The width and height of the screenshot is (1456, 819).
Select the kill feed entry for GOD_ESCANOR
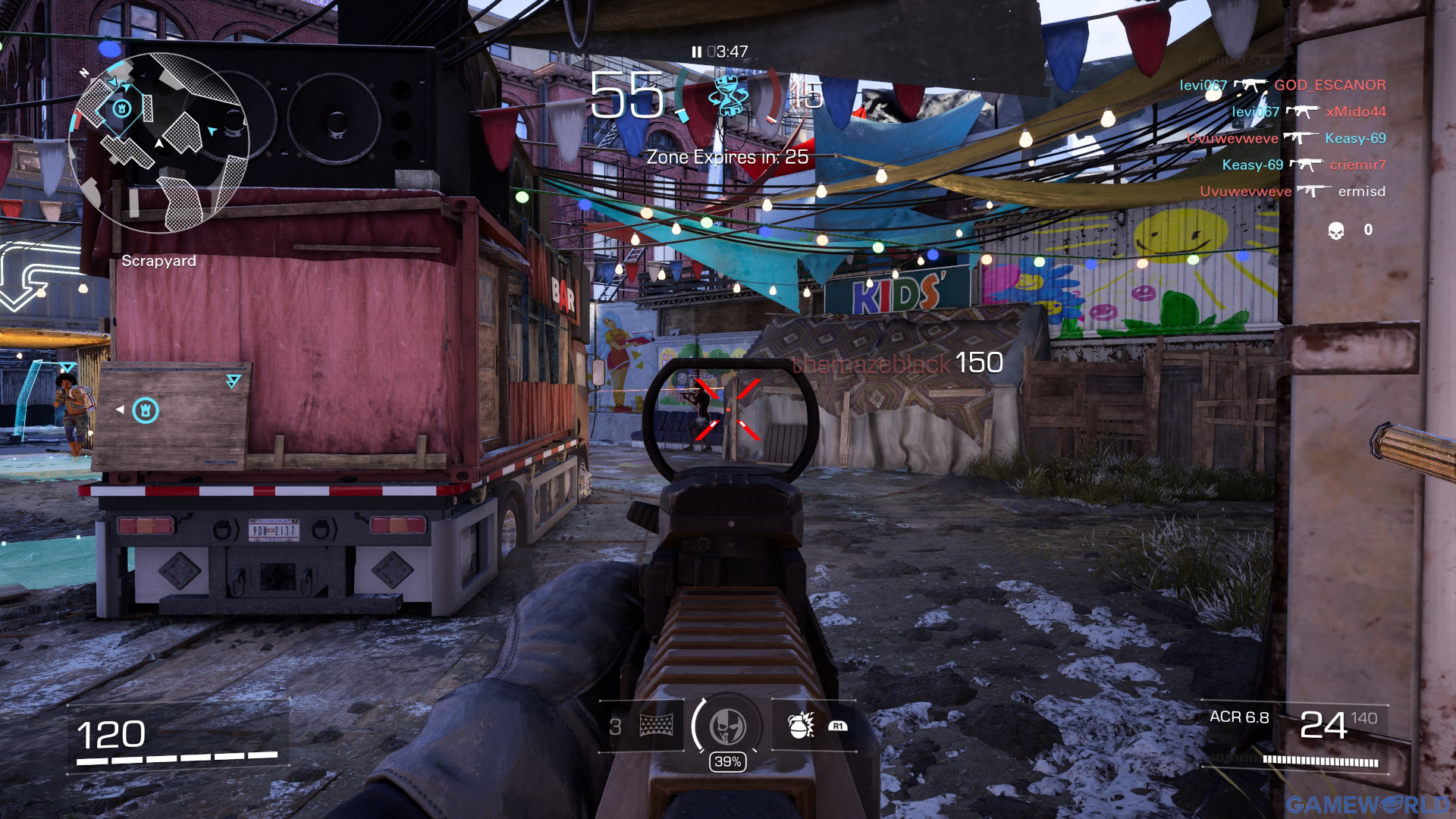tap(1282, 86)
